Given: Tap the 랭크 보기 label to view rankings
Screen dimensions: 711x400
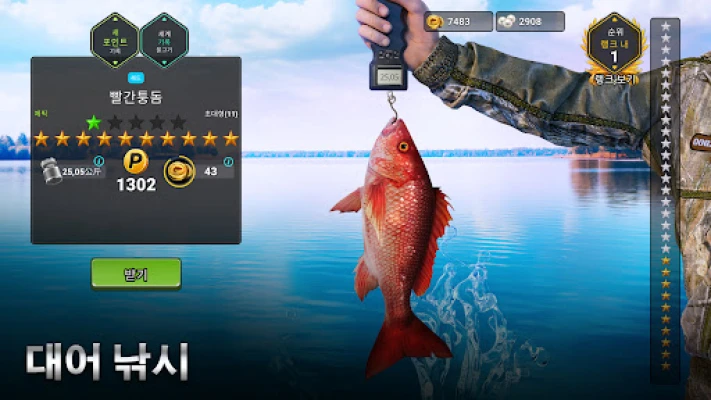Looking at the screenshot, I should pos(613,79).
